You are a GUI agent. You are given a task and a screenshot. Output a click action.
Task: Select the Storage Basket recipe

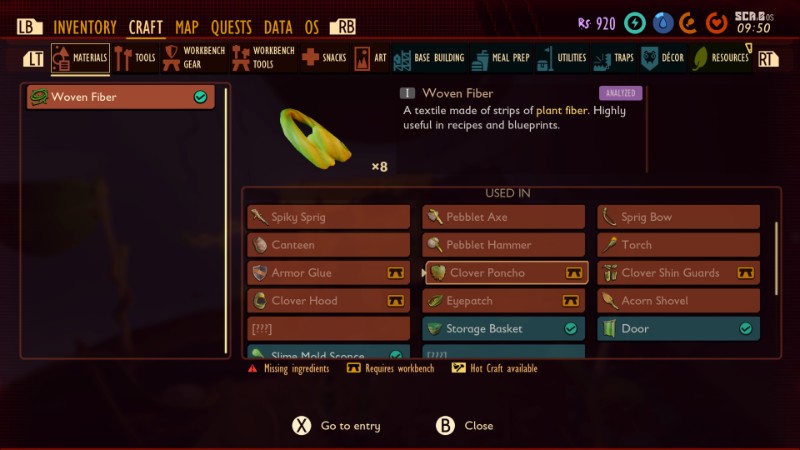pos(504,329)
